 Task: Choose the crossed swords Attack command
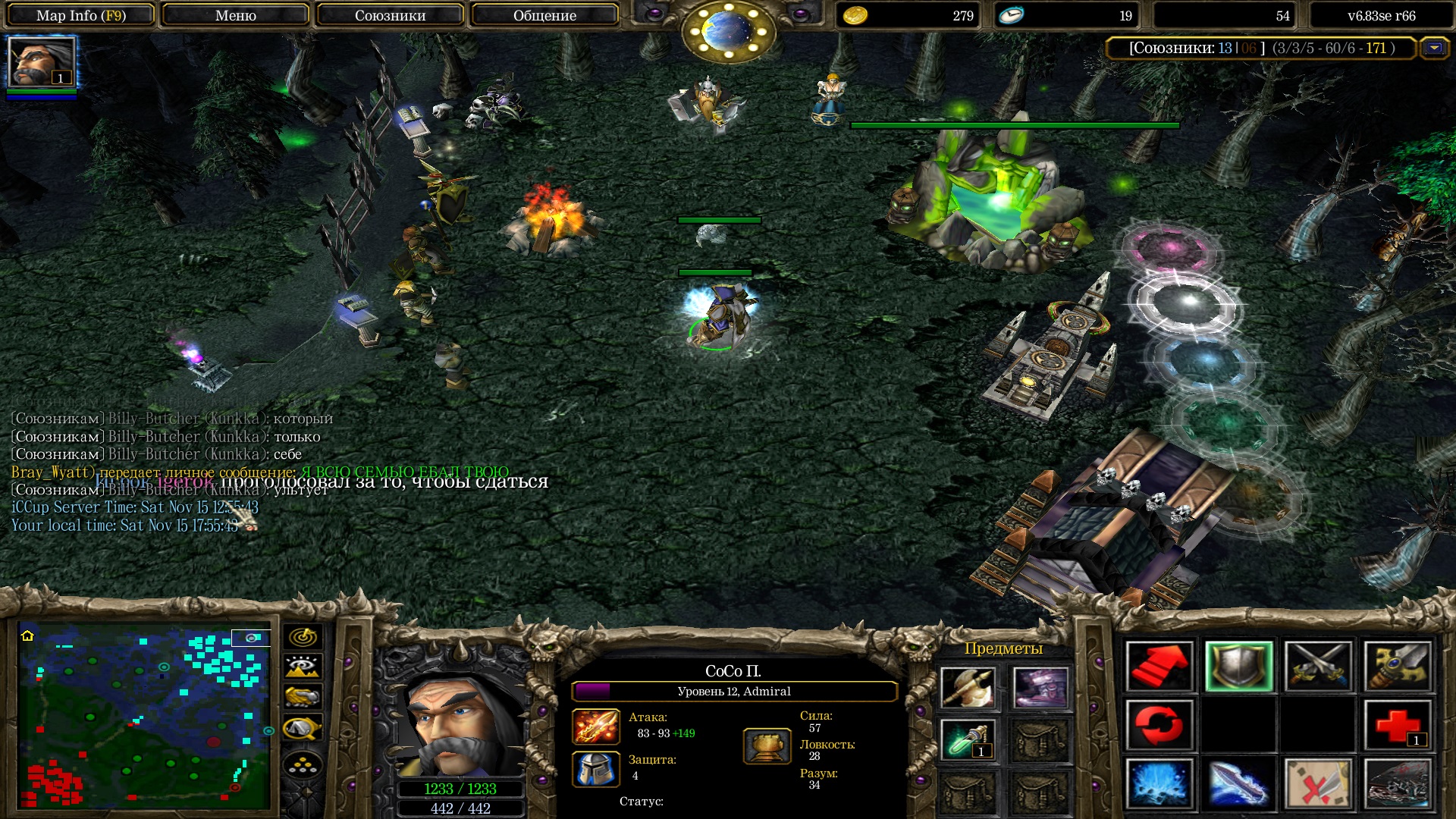tap(1319, 667)
